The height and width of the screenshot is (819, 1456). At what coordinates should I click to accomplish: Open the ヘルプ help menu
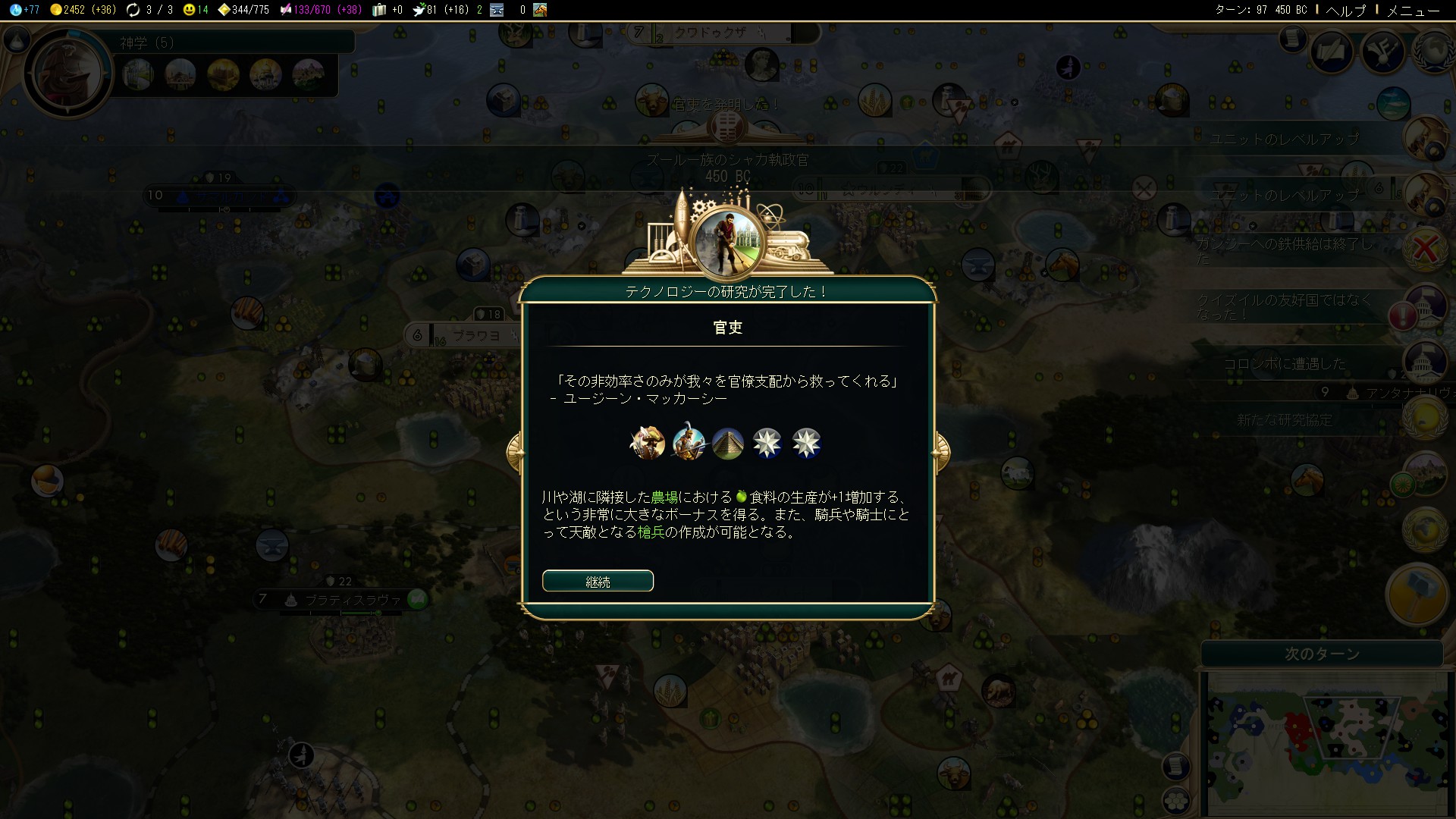point(1345,10)
